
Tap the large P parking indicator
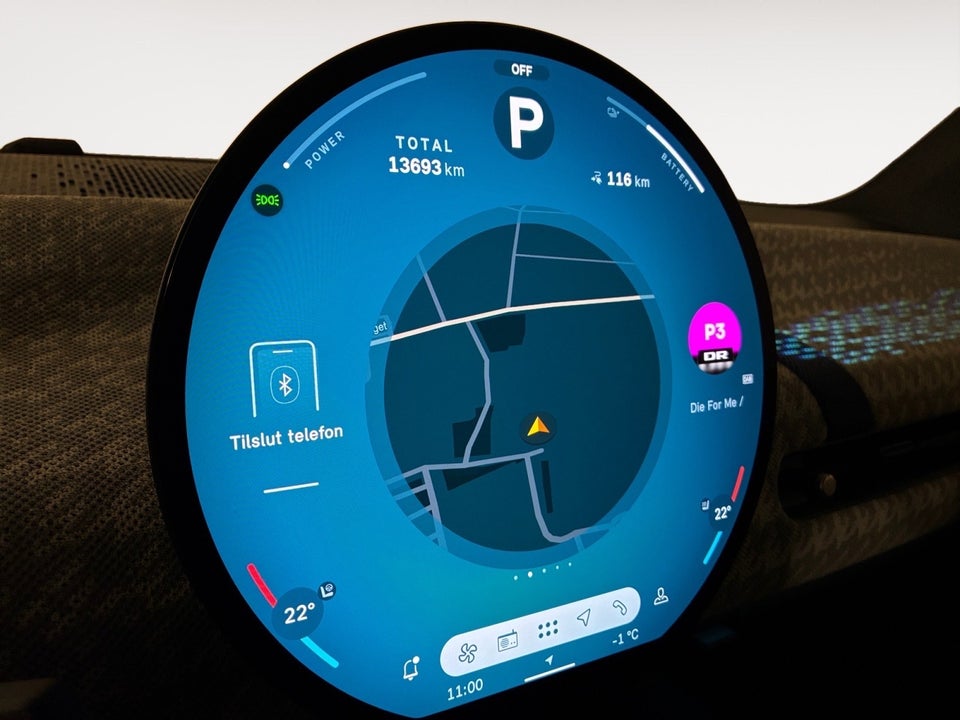click(525, 120)
